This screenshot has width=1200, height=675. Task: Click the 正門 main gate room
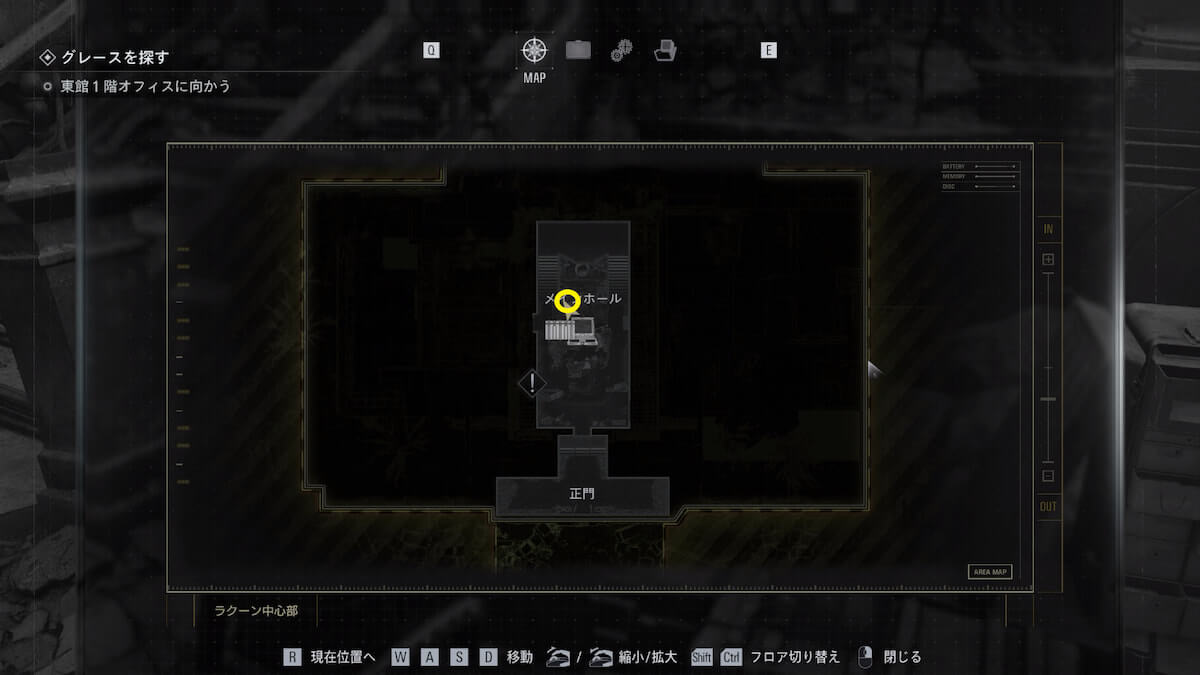pyautogui.click(x=582, y=495)
